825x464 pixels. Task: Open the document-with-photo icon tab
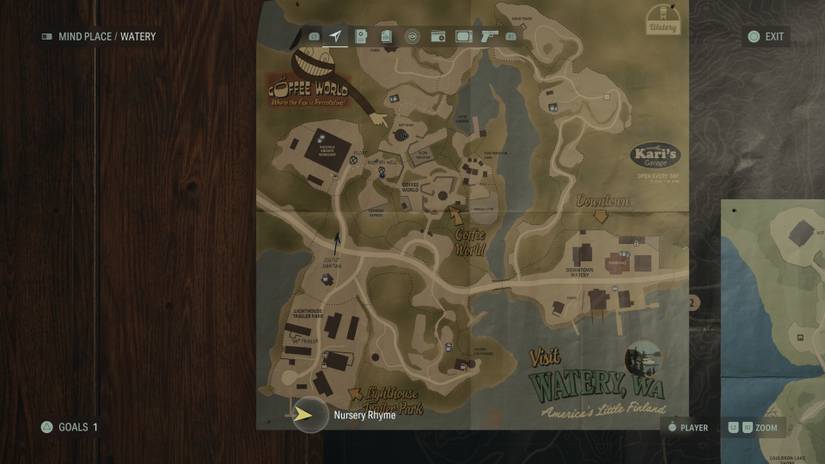(x=361, y=37)
